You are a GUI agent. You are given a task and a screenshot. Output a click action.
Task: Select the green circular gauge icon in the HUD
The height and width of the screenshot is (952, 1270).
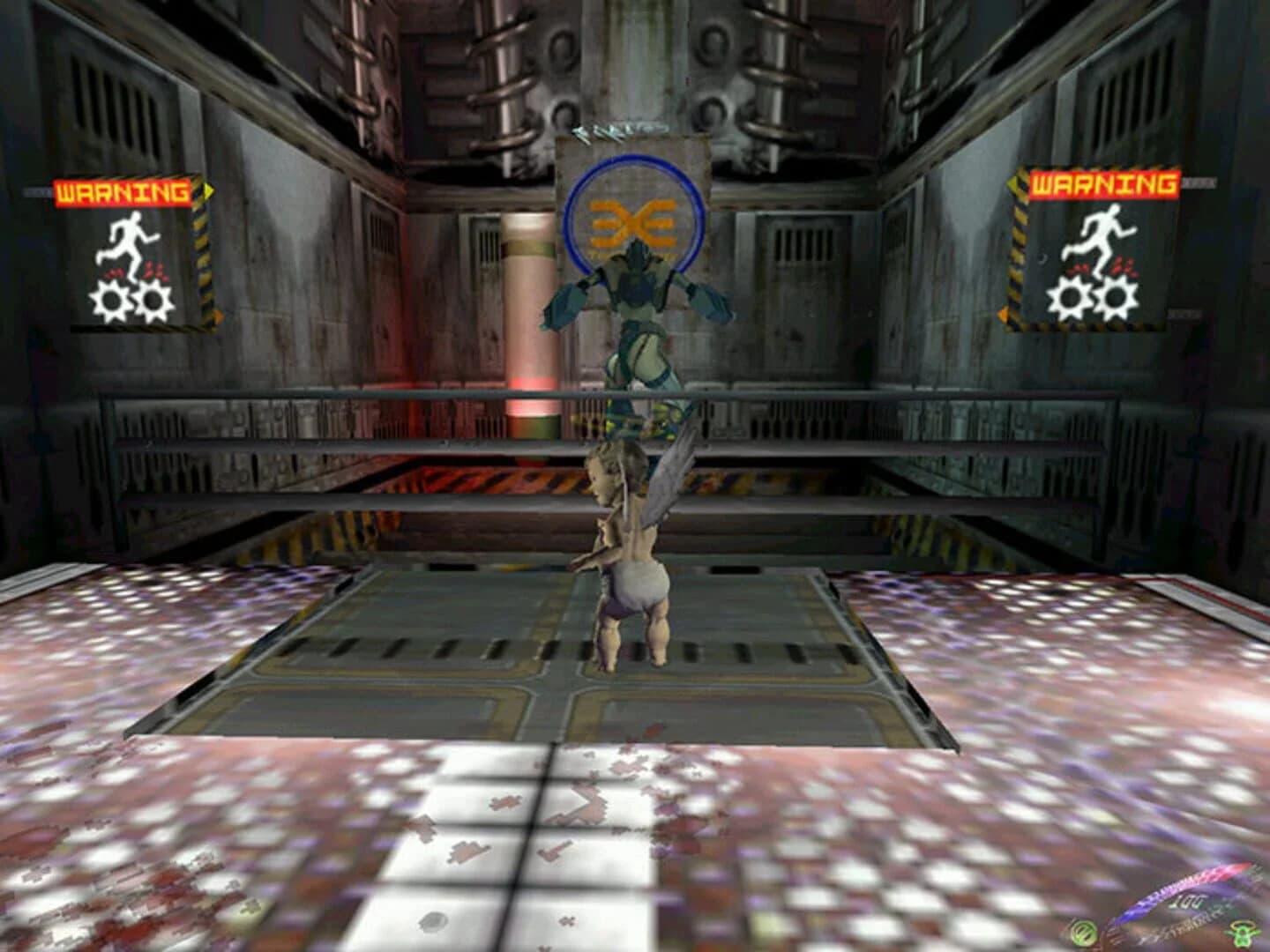coord(1085,933)
